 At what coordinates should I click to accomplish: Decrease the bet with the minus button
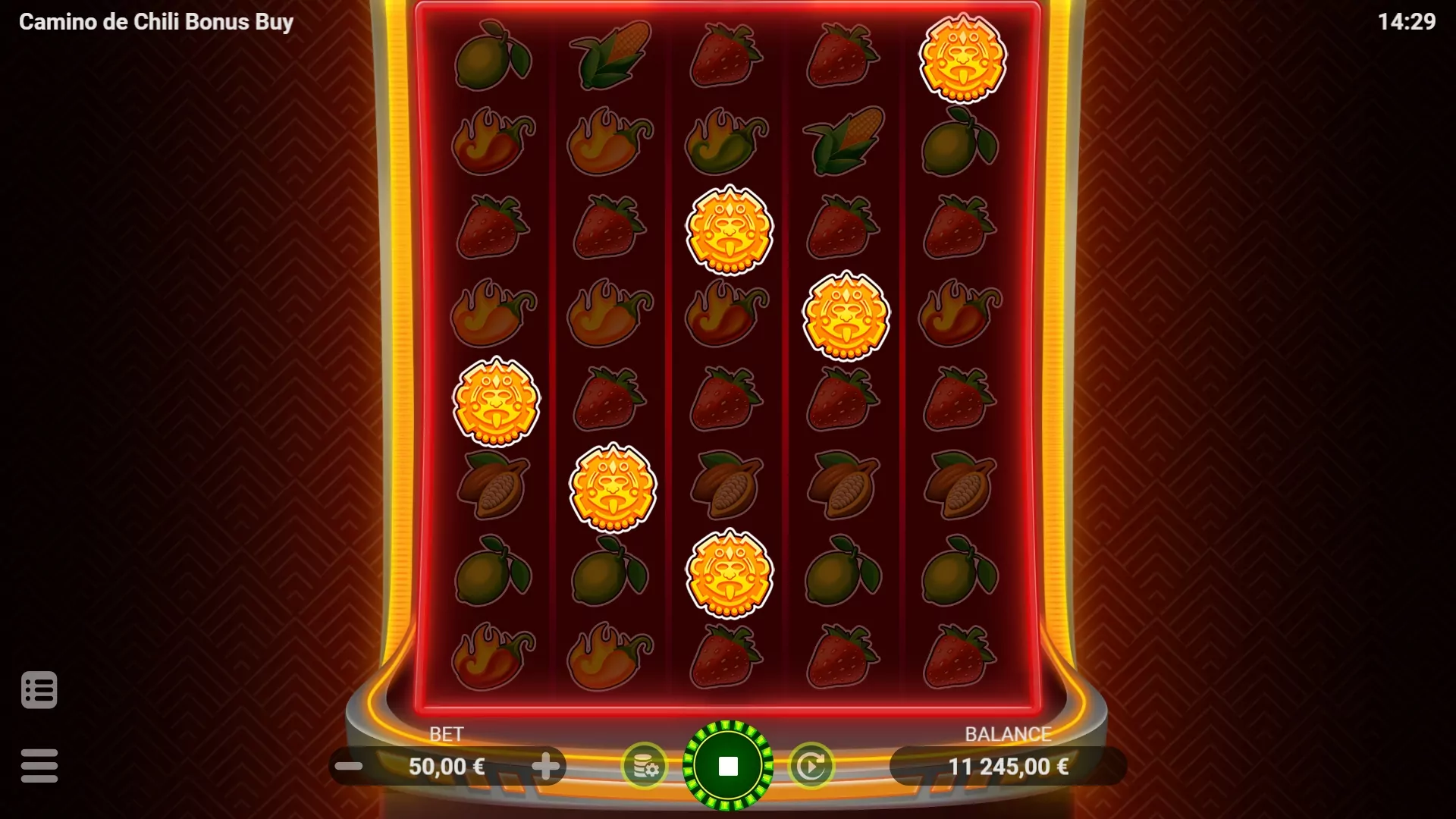click(x=349, y=766)
